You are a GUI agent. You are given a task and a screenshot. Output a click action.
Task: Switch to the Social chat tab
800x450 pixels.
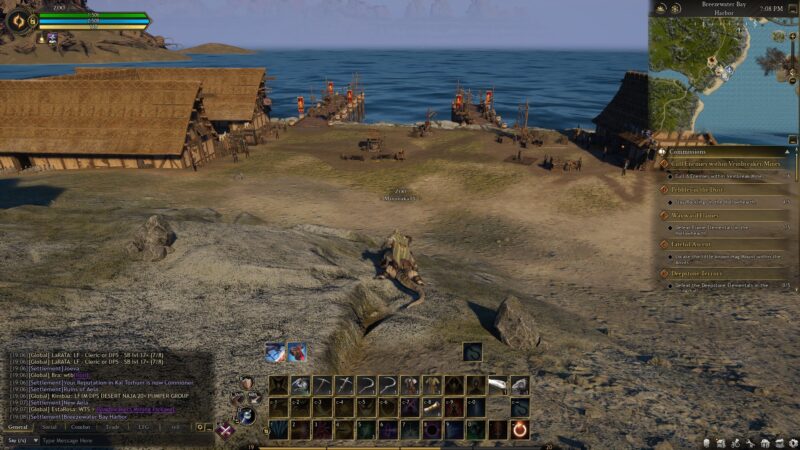[49, 426]
